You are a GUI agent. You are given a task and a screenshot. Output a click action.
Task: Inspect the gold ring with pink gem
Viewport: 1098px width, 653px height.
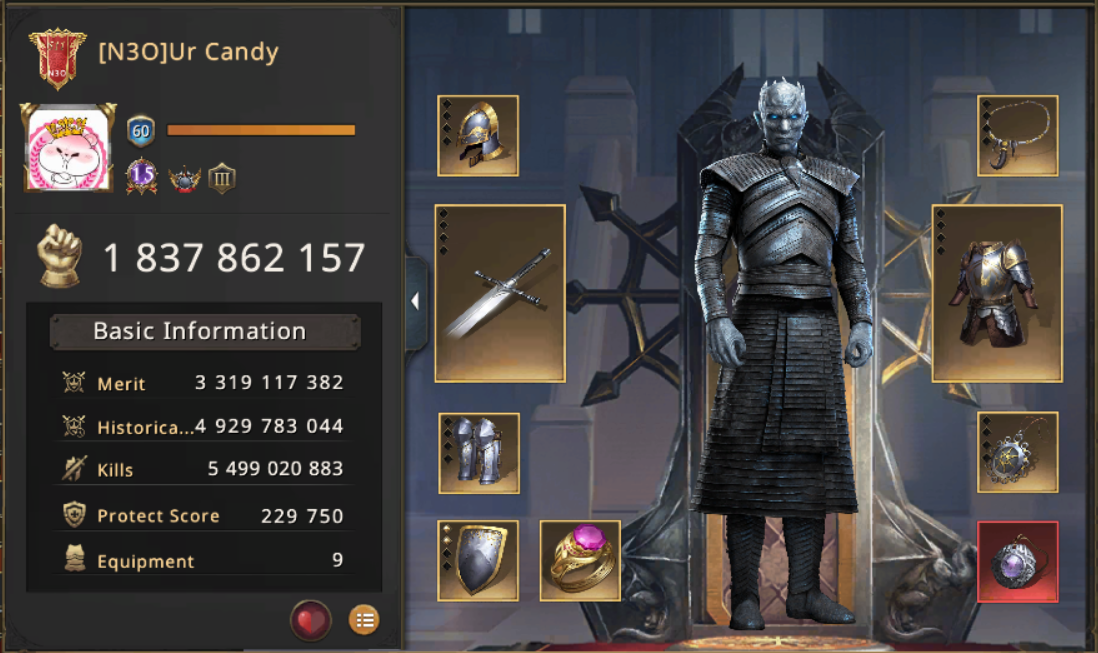click(x=580, y=560)
